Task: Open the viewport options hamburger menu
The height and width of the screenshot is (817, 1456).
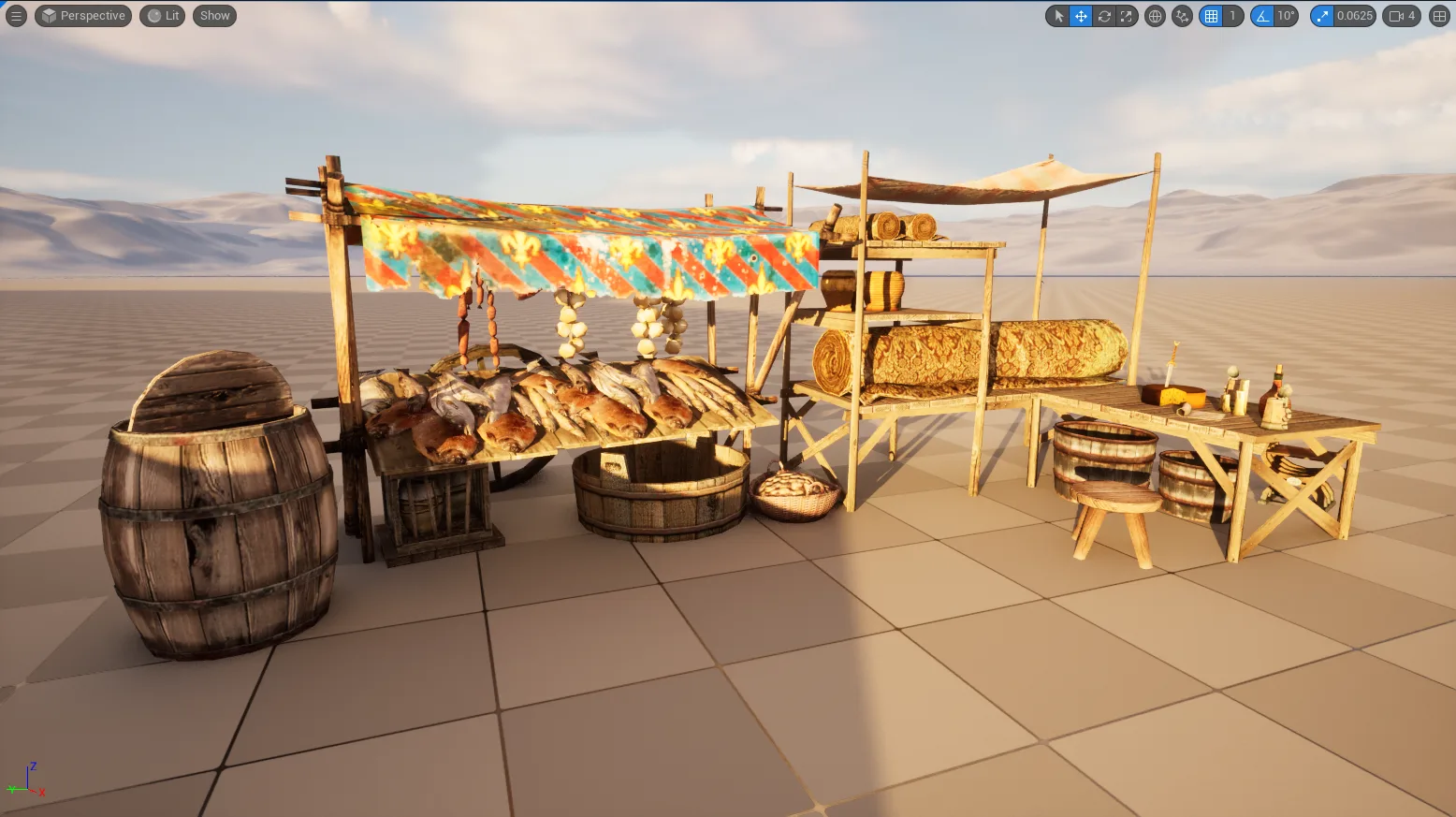Action: (16, 16)
